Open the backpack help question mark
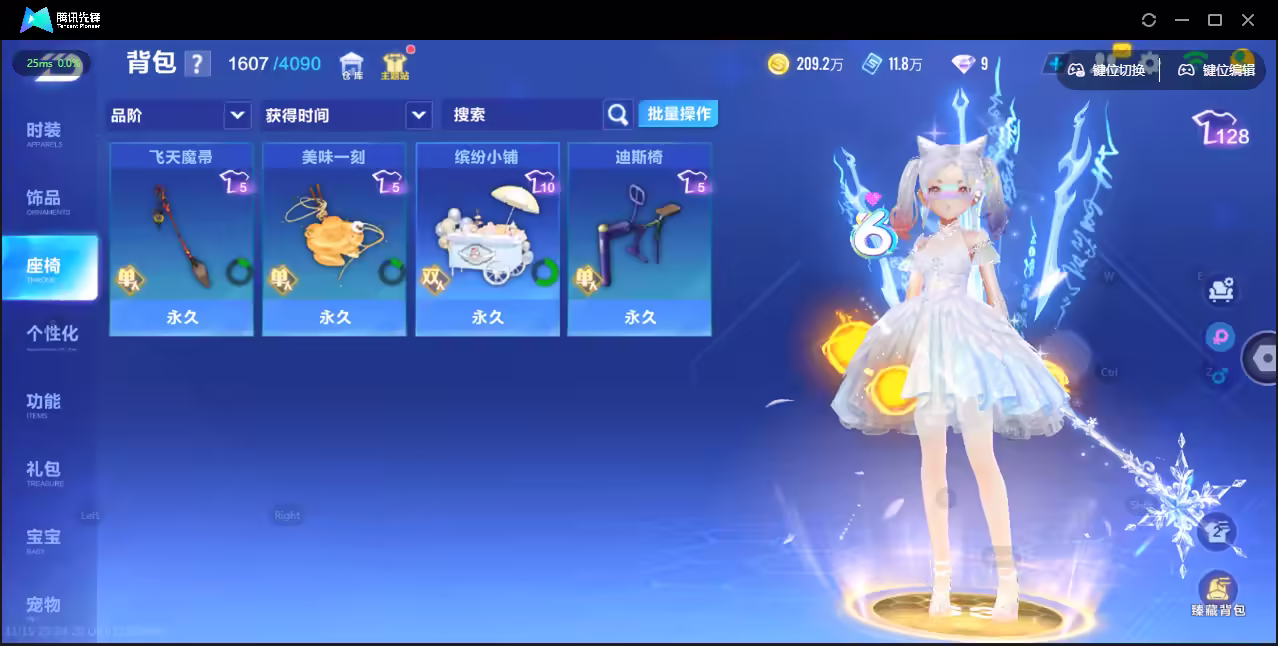The width and height of the screenshot is (1278, 646). pos(198,65)
